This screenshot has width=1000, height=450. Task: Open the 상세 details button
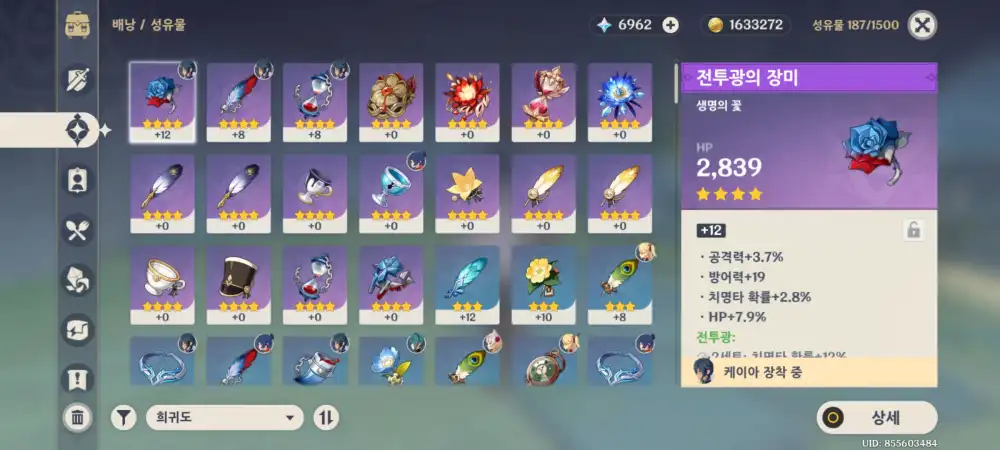pyautogui.click(x=877, y=417)
